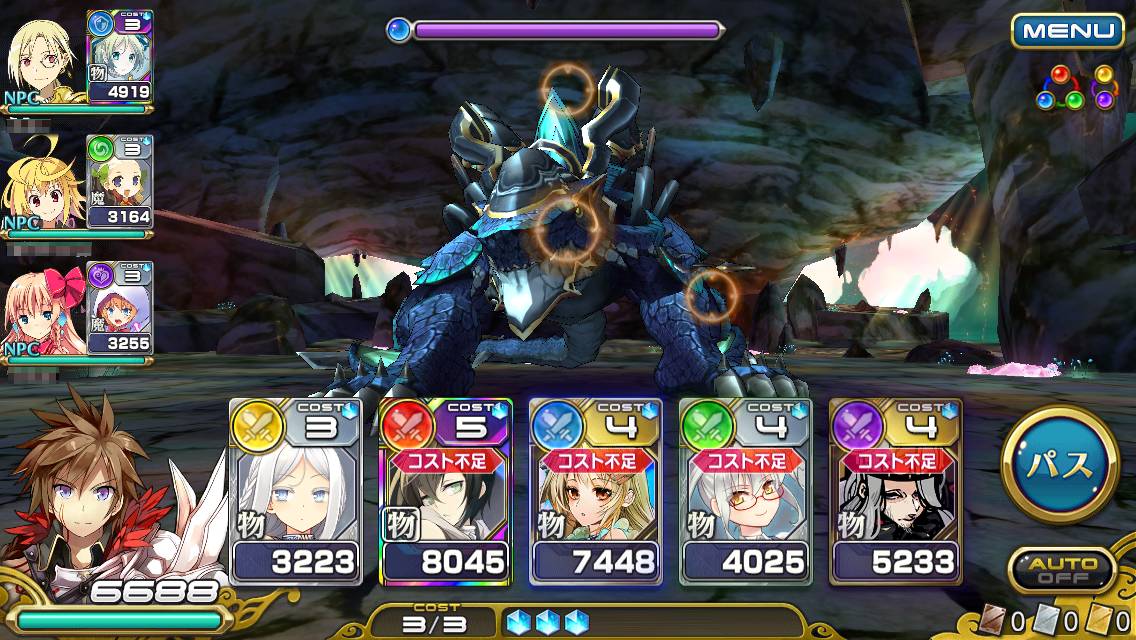Viewport: 1136px width, 640px height.
Task: Inspect the NPC ally card showing 3164
Action: 119,182
